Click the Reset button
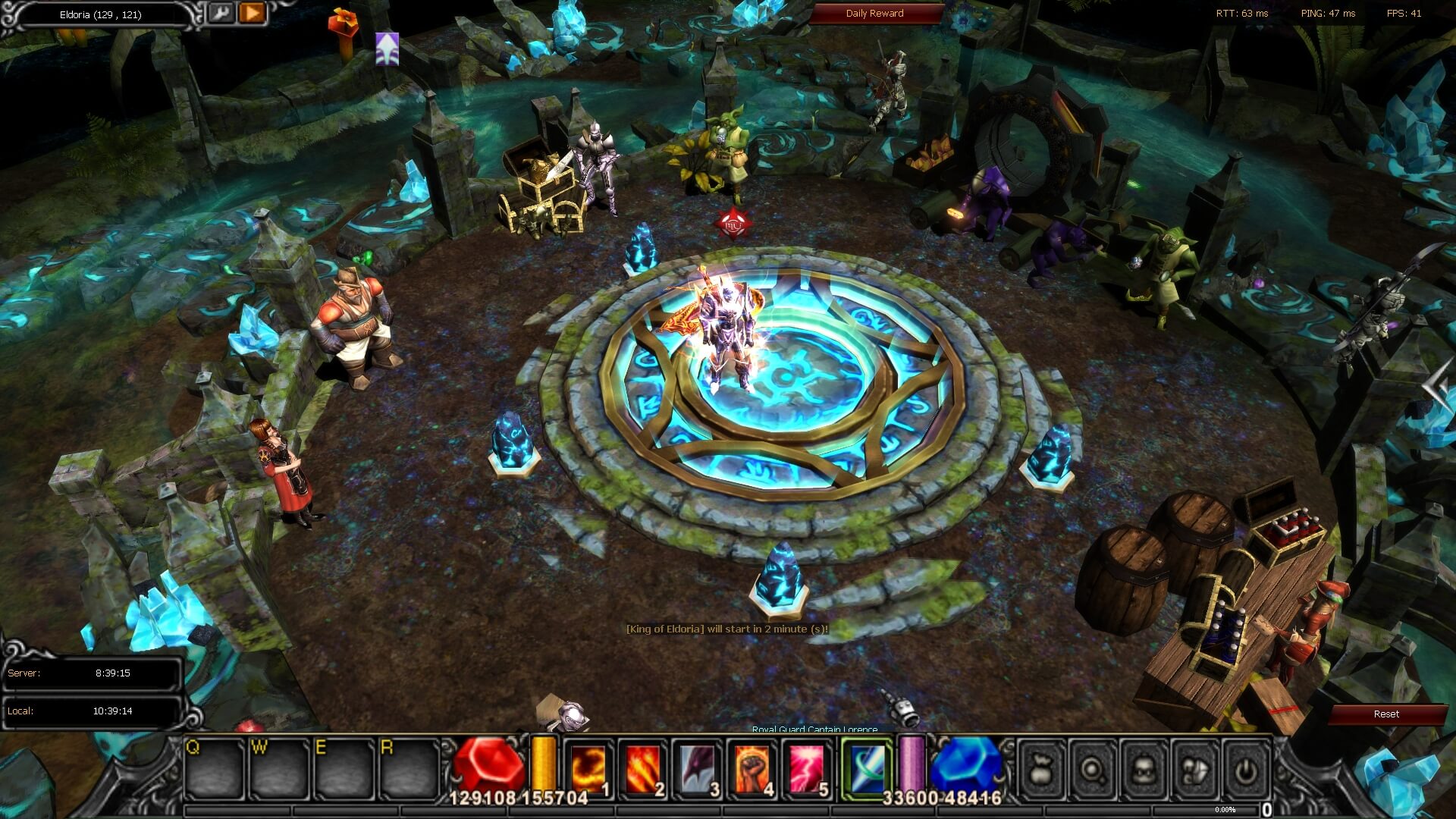This screenshot has width=1456, height=819. (1385, 714)
